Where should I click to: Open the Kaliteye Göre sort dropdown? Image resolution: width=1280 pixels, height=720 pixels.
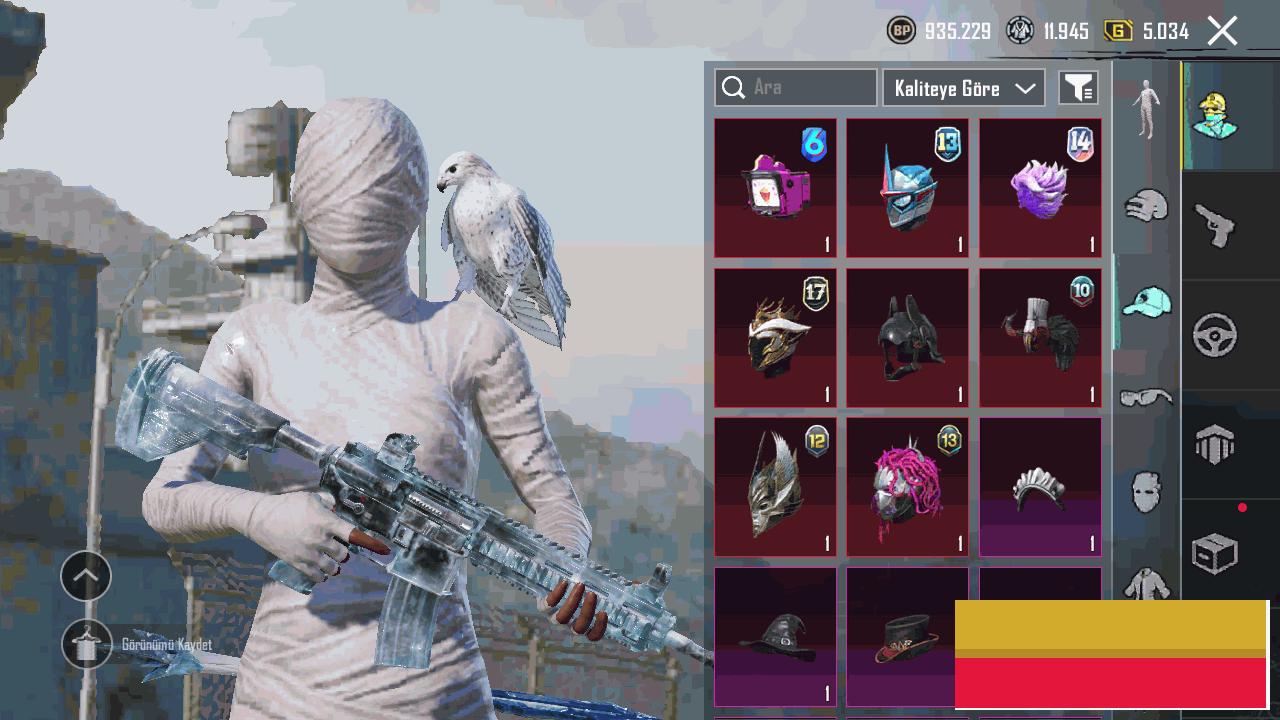[963, 88]
